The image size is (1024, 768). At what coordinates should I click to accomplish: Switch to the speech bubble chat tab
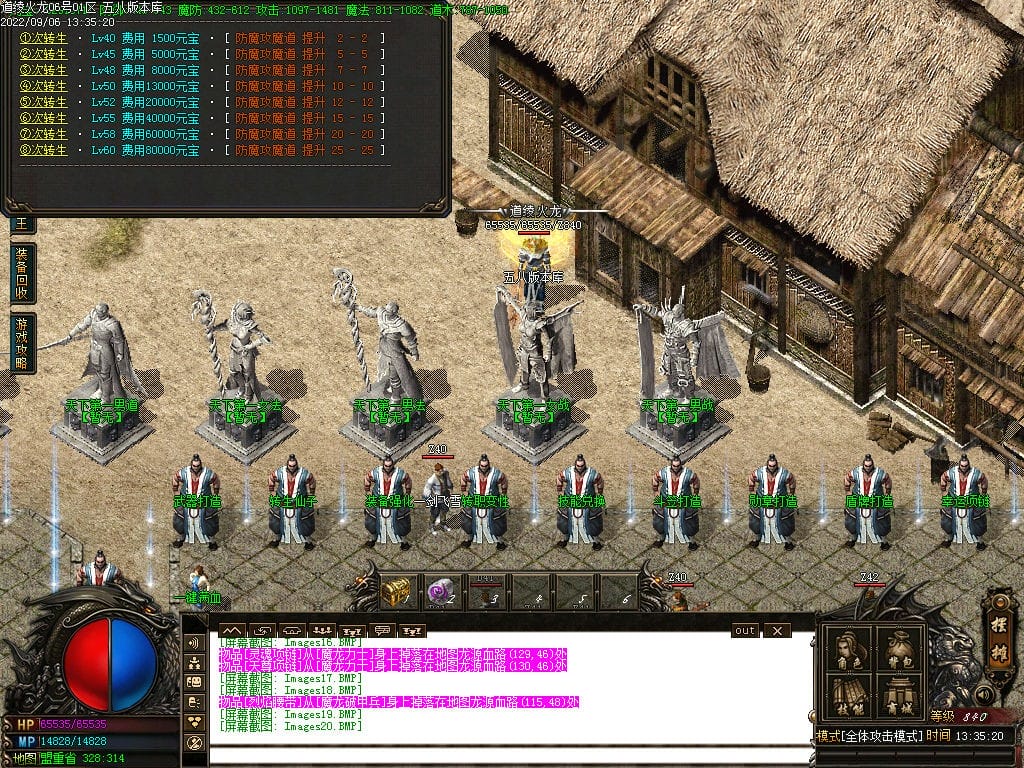[380, 631]
